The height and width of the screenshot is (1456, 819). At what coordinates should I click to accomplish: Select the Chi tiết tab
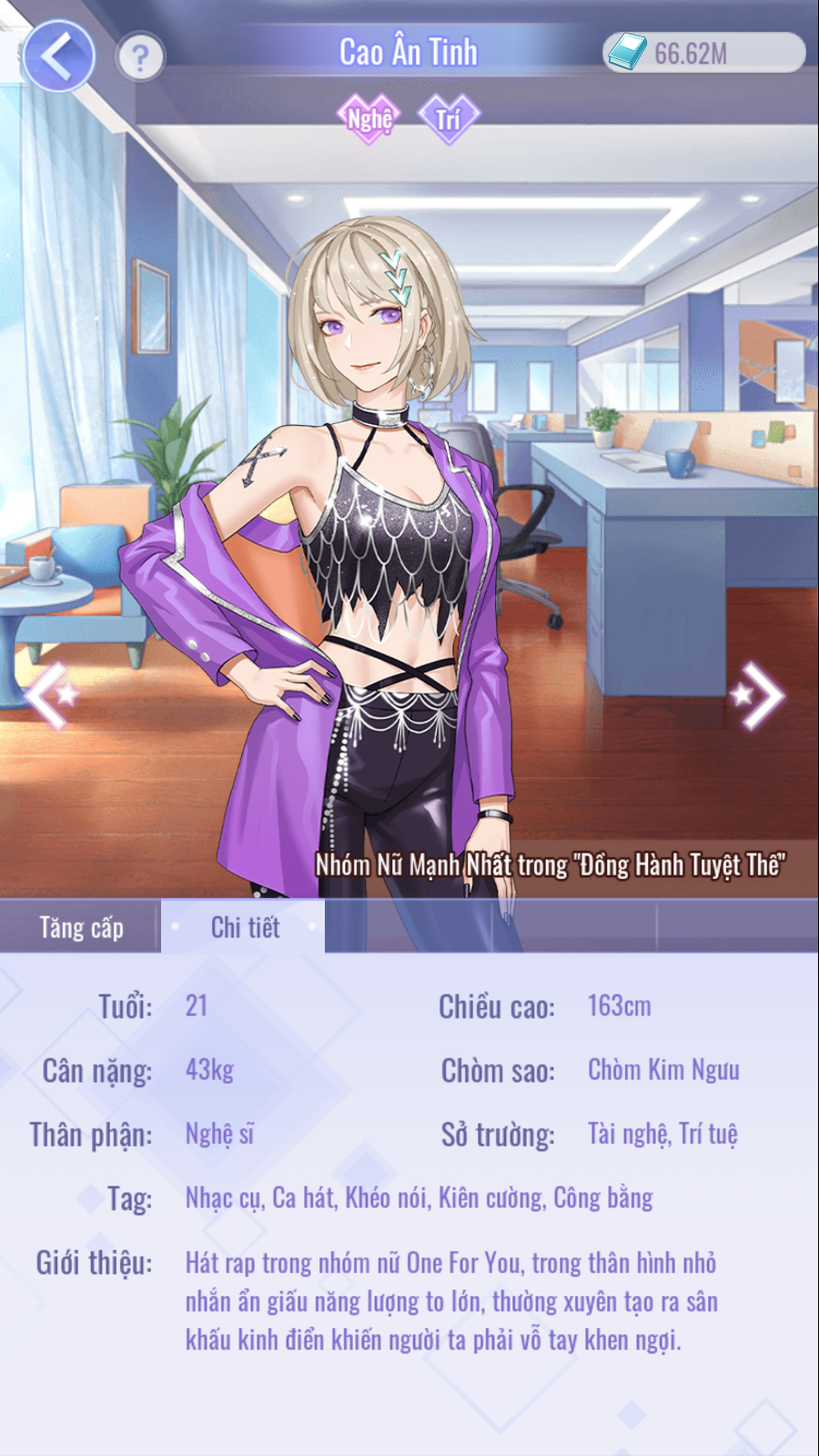click(244, 927)
